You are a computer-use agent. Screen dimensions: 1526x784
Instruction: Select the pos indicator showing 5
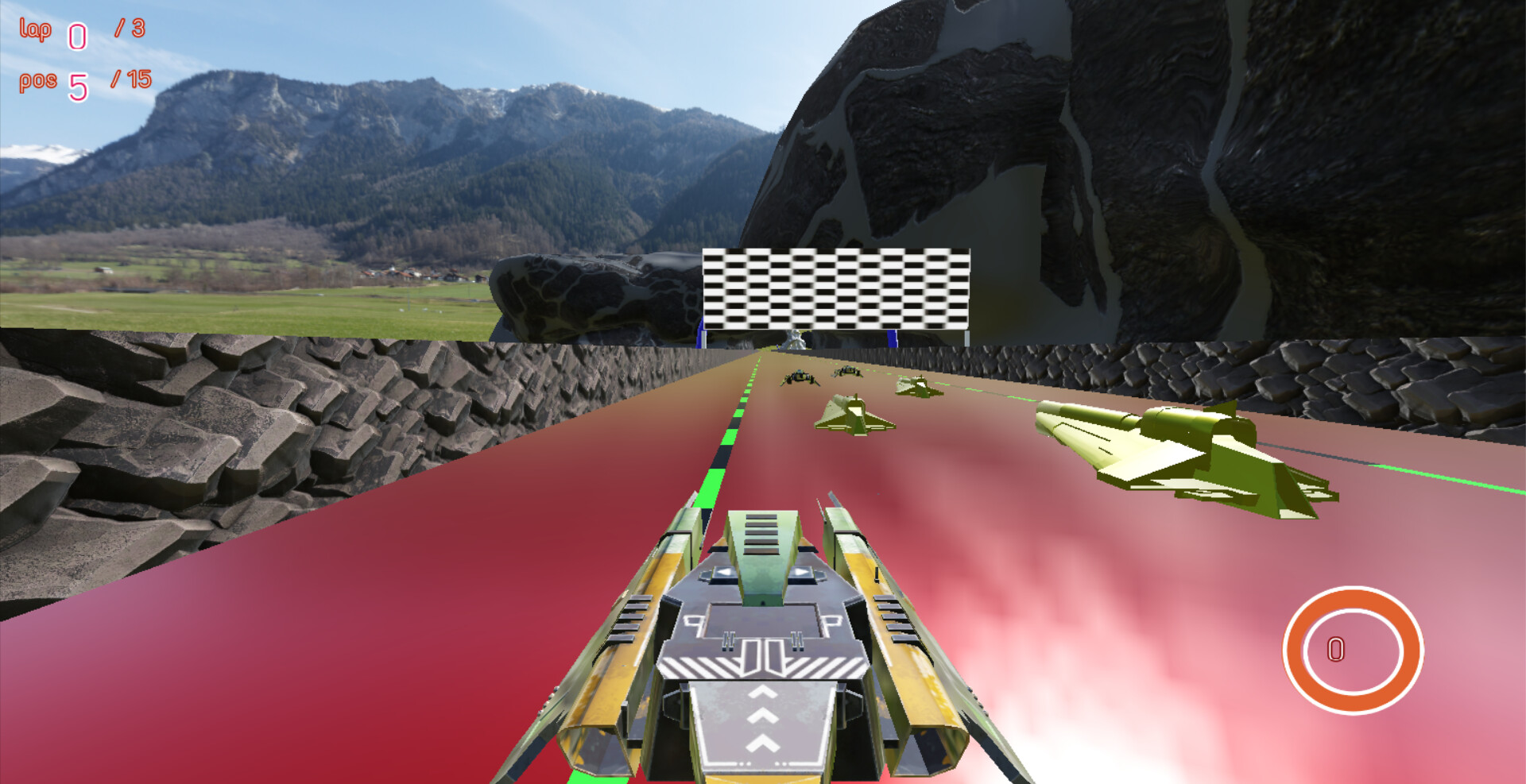(x=78, y=84)
